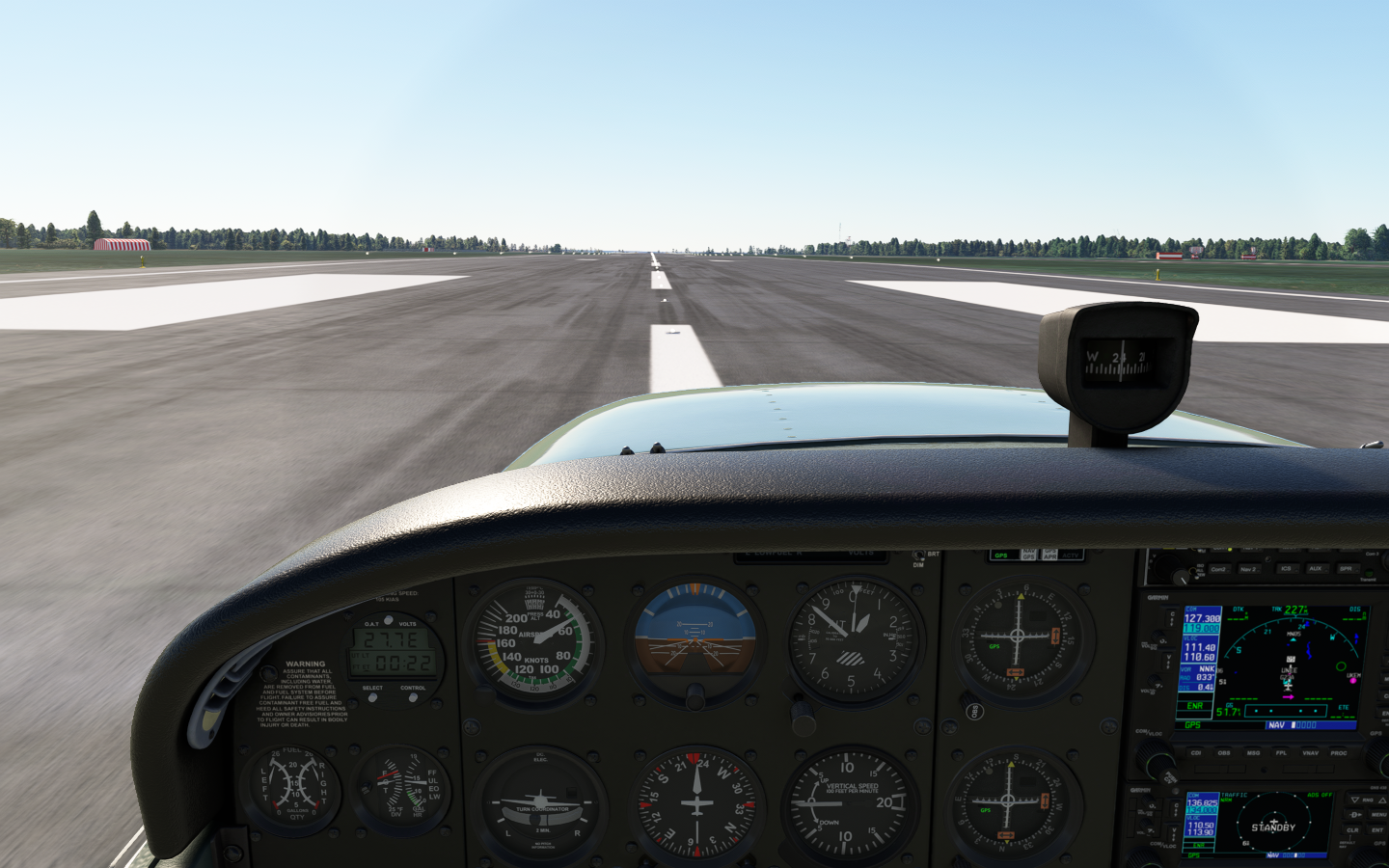Toggle the OBS button below the GPS map
The width and height of the screenshot is (1389, 868).
pos(1224,752)
